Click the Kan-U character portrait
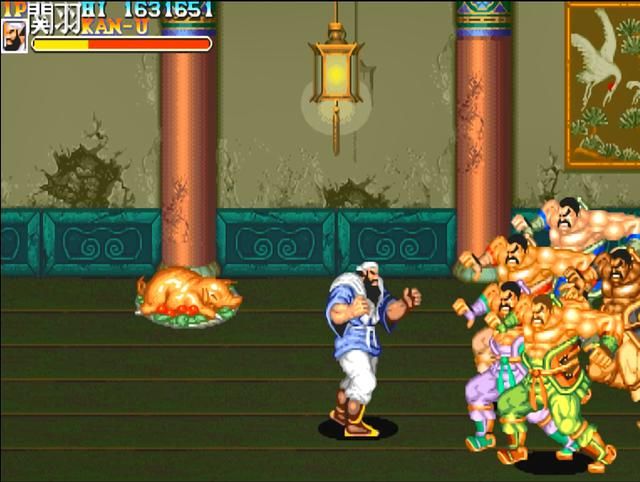 click(x=14, y=36)
